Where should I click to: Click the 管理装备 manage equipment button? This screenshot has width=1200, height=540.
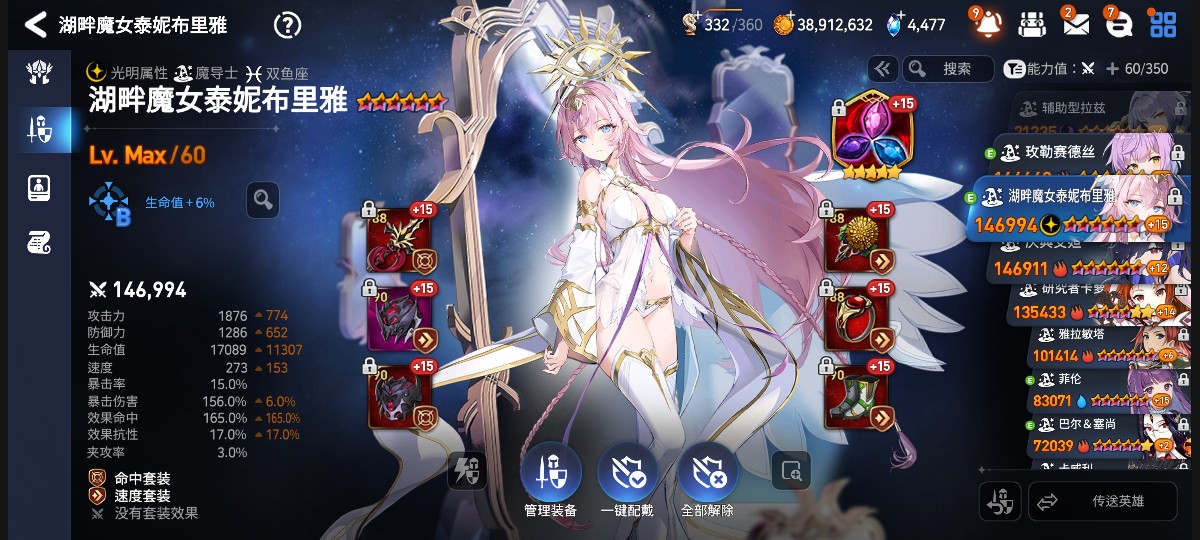pos(550,478)
